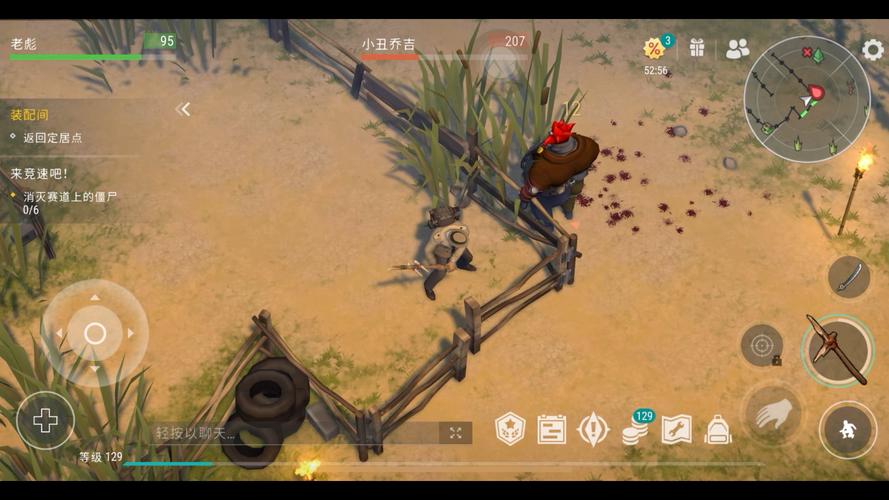Screen dimensions: 889x500
Task: Tap the plus button in the corner
Action: 45,420
